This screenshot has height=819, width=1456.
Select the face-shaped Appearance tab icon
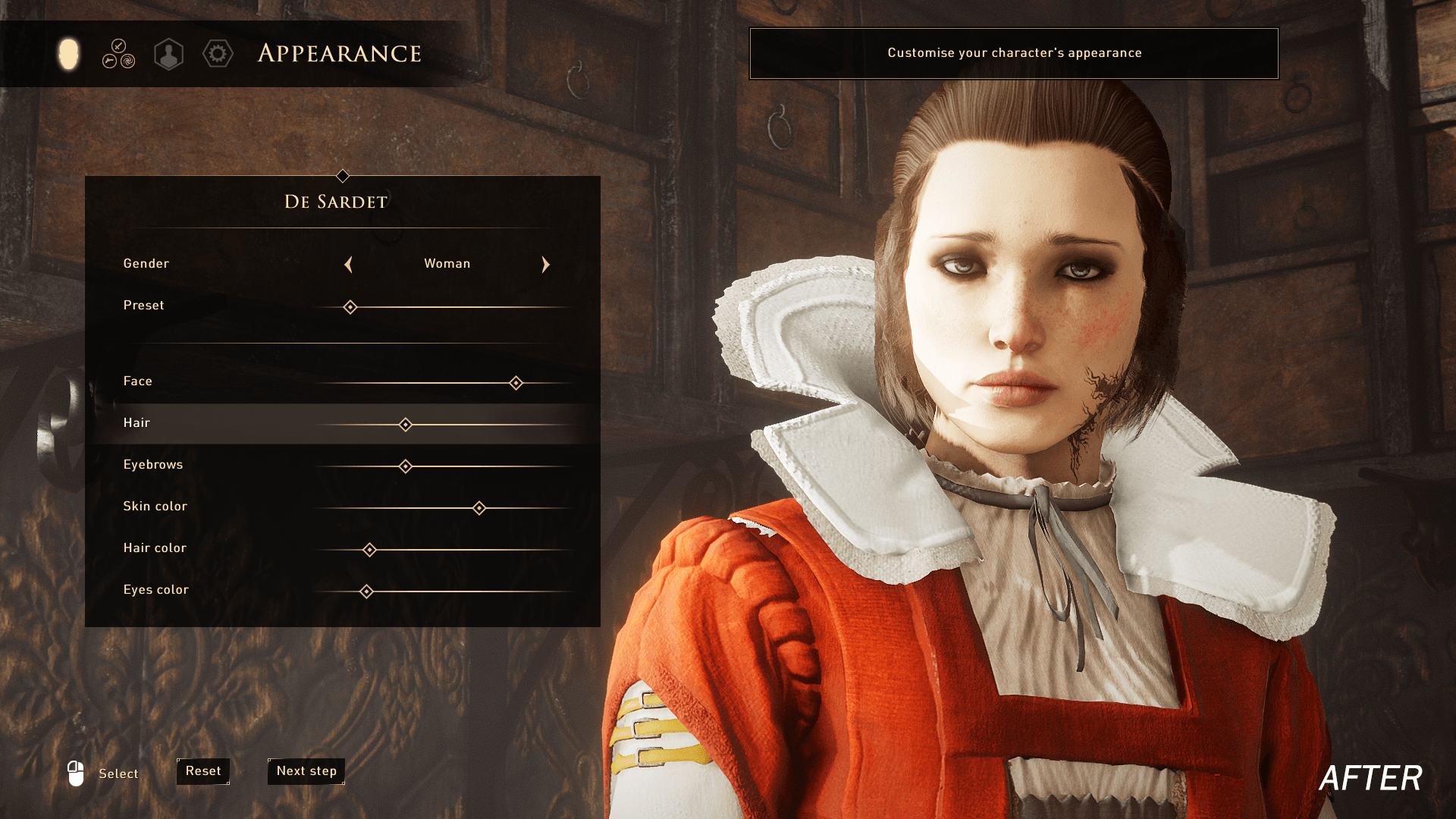(68, 54)
